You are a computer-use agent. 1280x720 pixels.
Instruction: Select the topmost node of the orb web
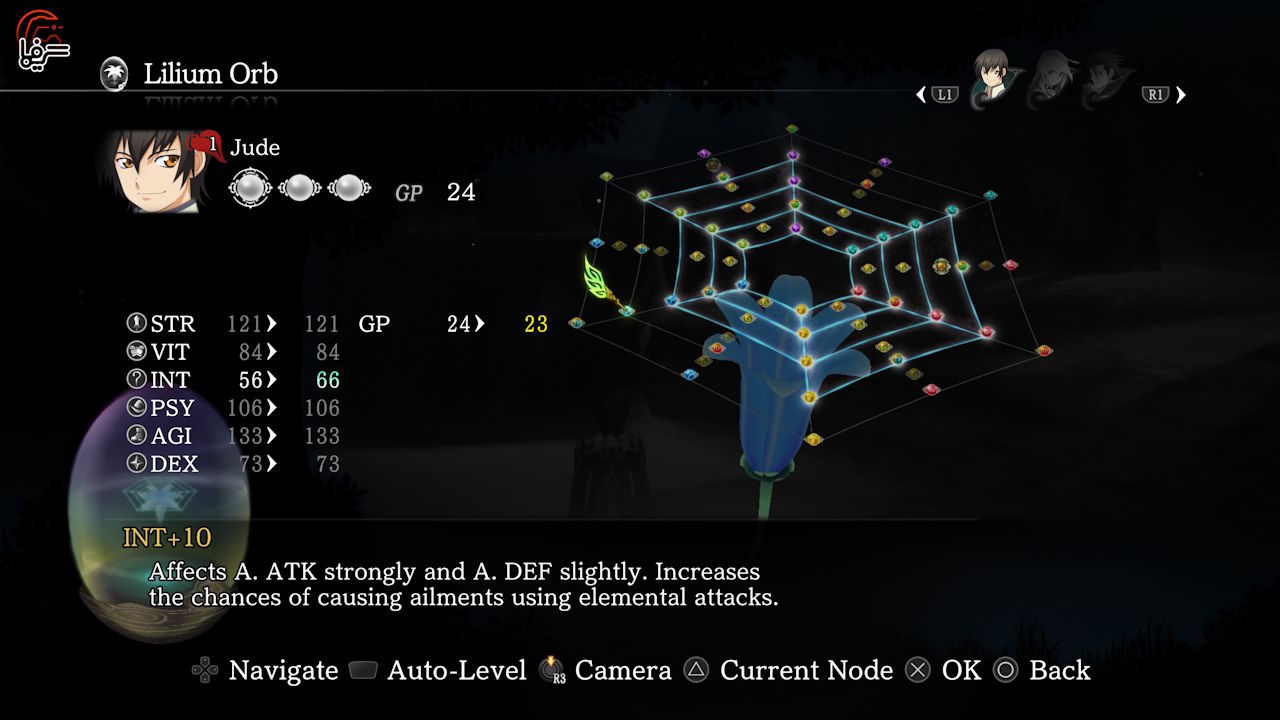click(x=792, y=129)
